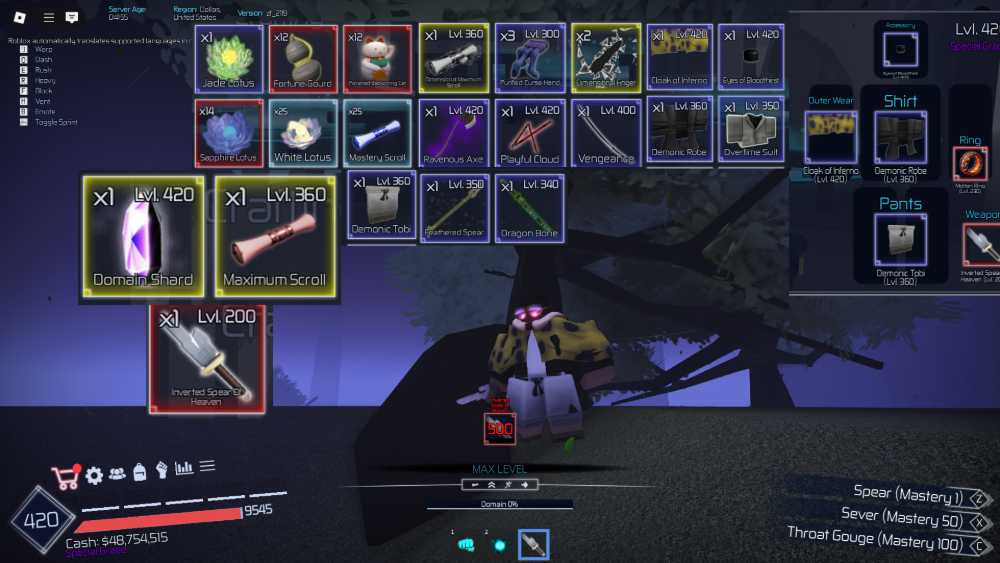Screen dimensions: 1000x563
Task: Click the equipped Ring slot
Action: click(x=970, y=165)
